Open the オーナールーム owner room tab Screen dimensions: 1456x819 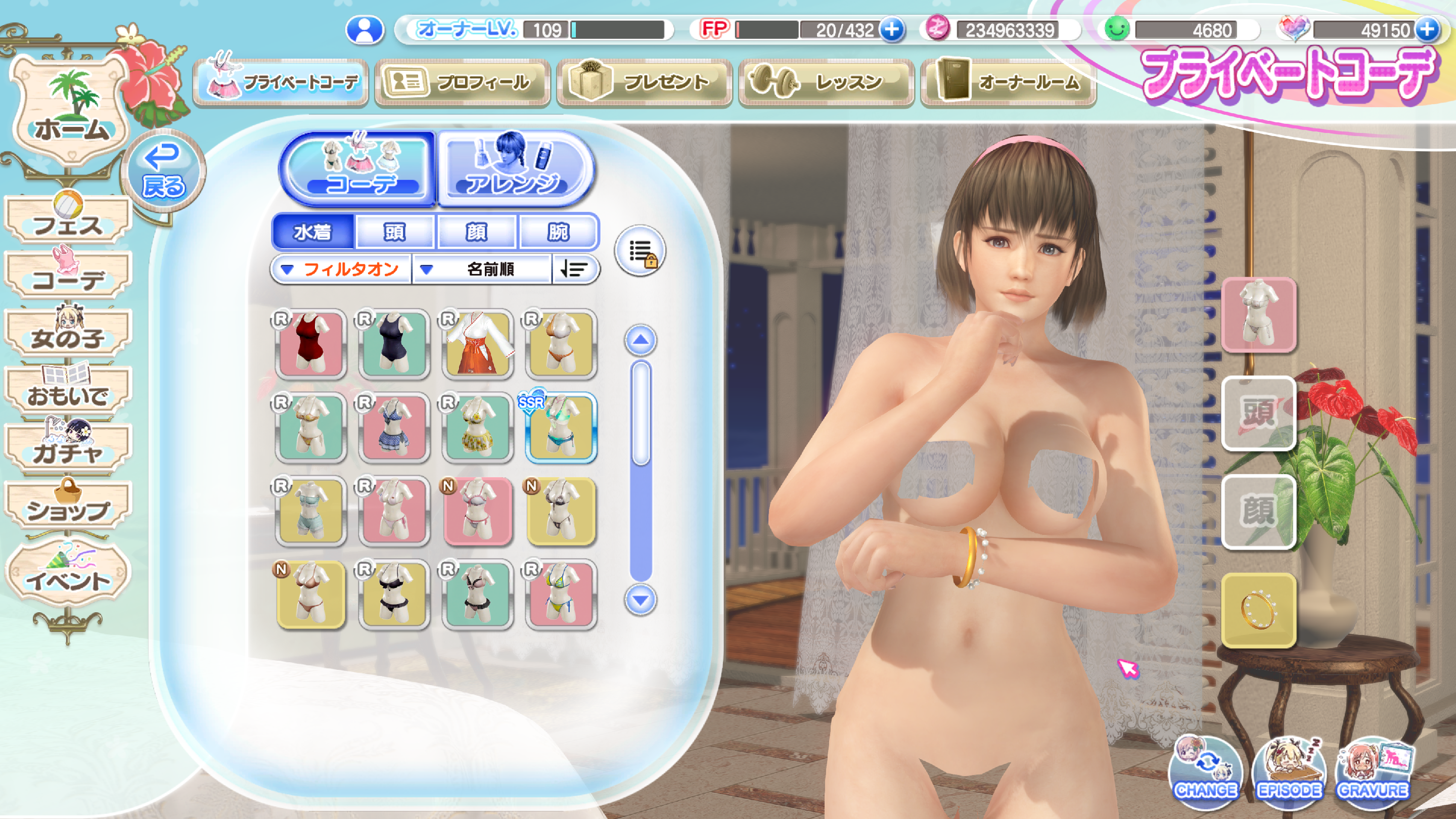[1009, 82]
